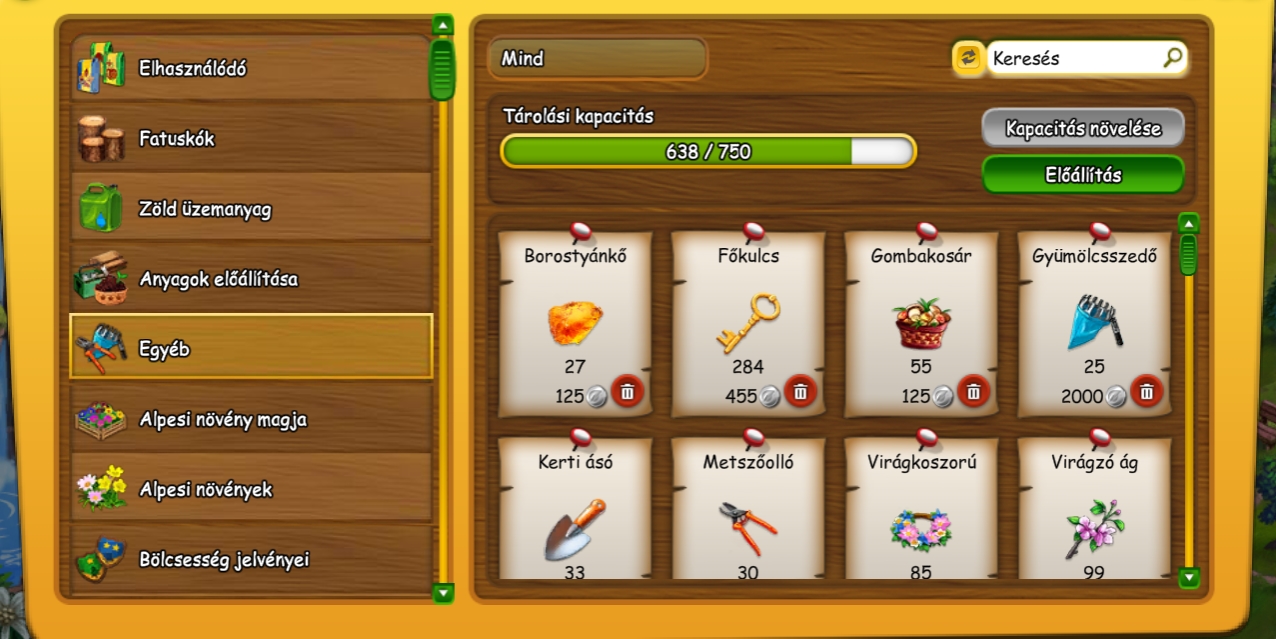Open the Fatuskók category
This screenshot has width=1276, height=639.
(250, 139)
